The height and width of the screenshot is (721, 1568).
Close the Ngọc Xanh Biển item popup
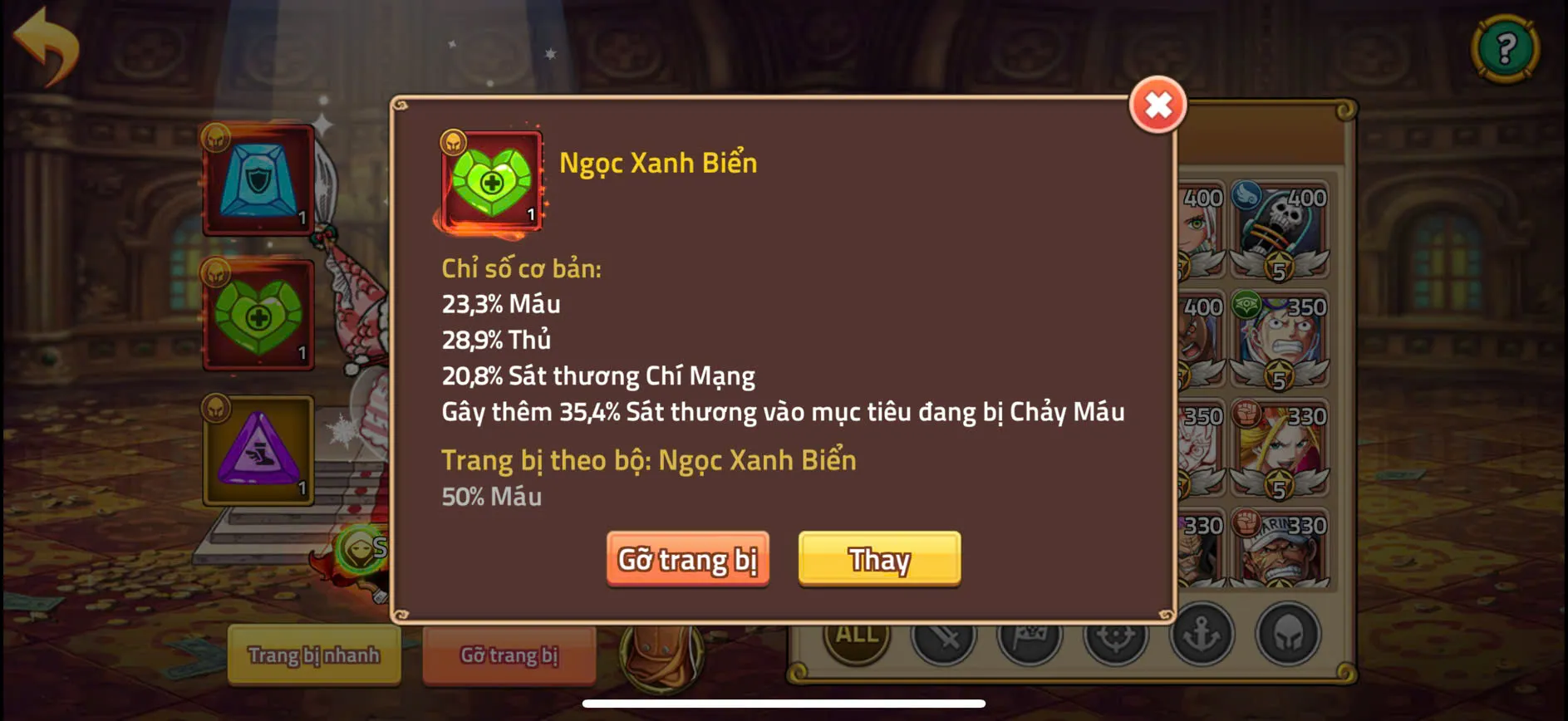click(1158, 105)
